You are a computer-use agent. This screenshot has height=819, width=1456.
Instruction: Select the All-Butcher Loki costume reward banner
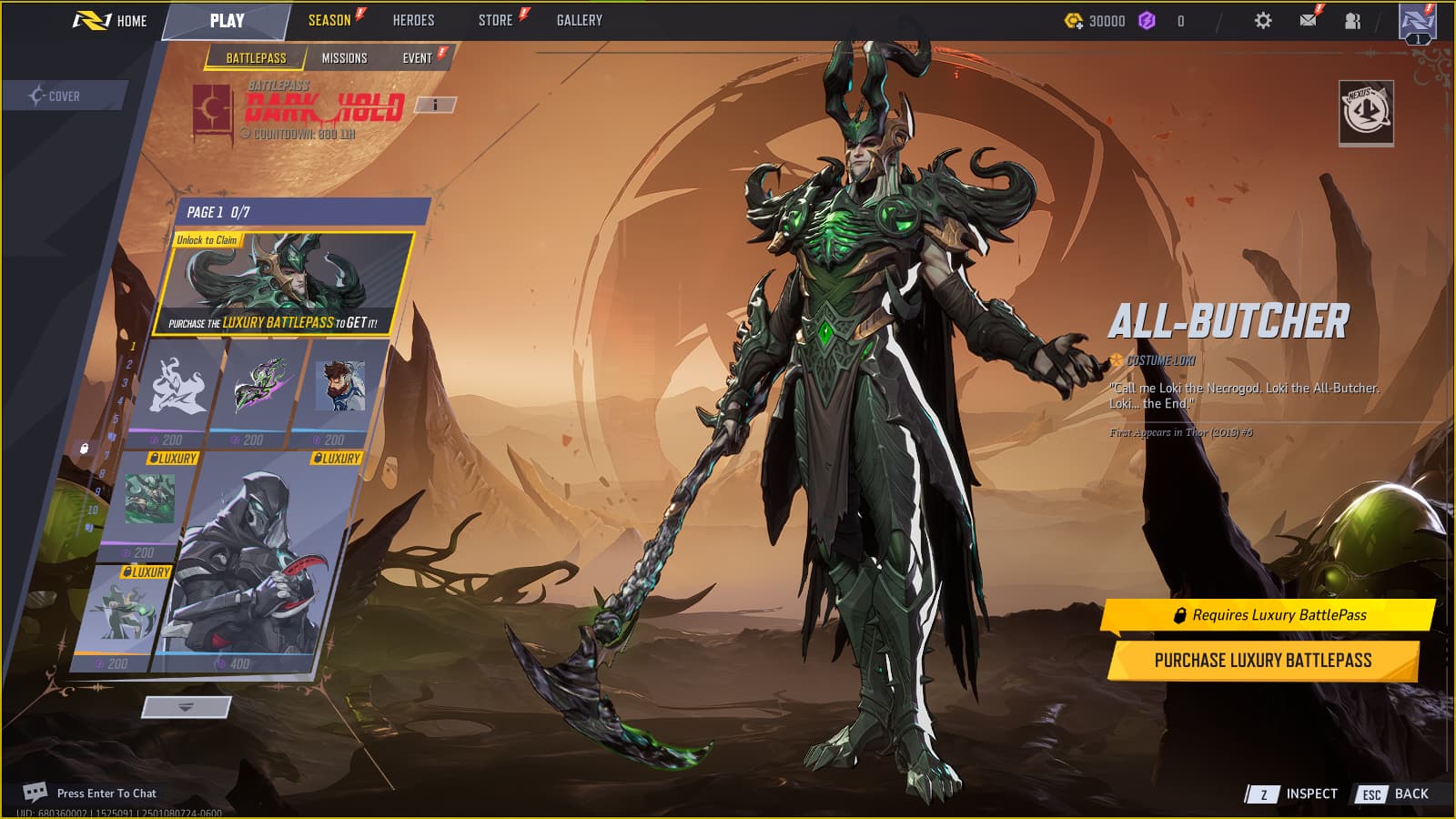pyautogui.click(x=283, y=283)
